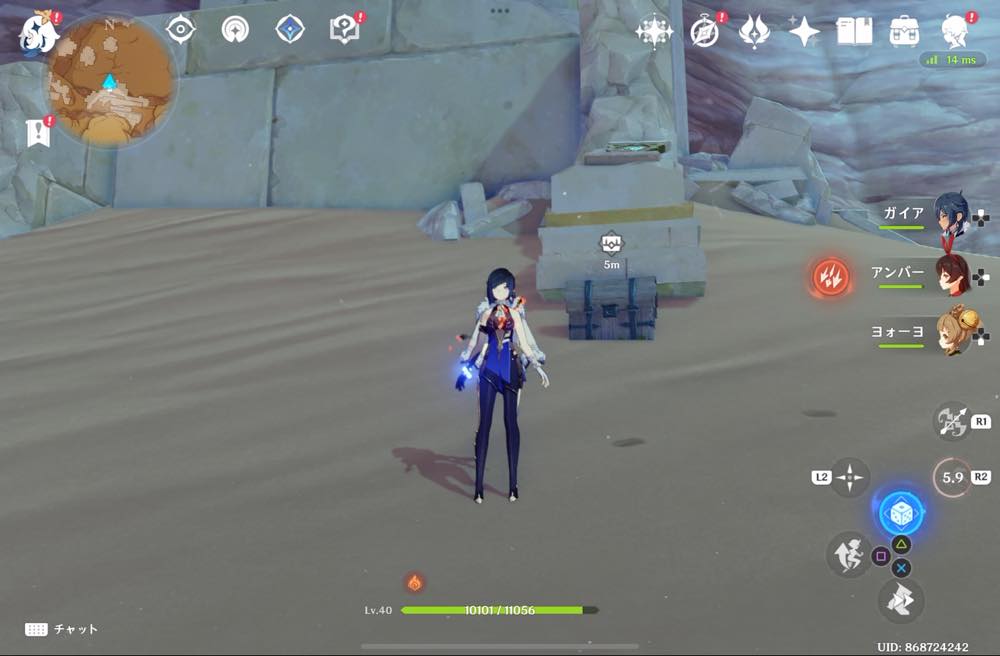Open the Paimon menu
Screen dimensions: 1000x656
(38, 33)
